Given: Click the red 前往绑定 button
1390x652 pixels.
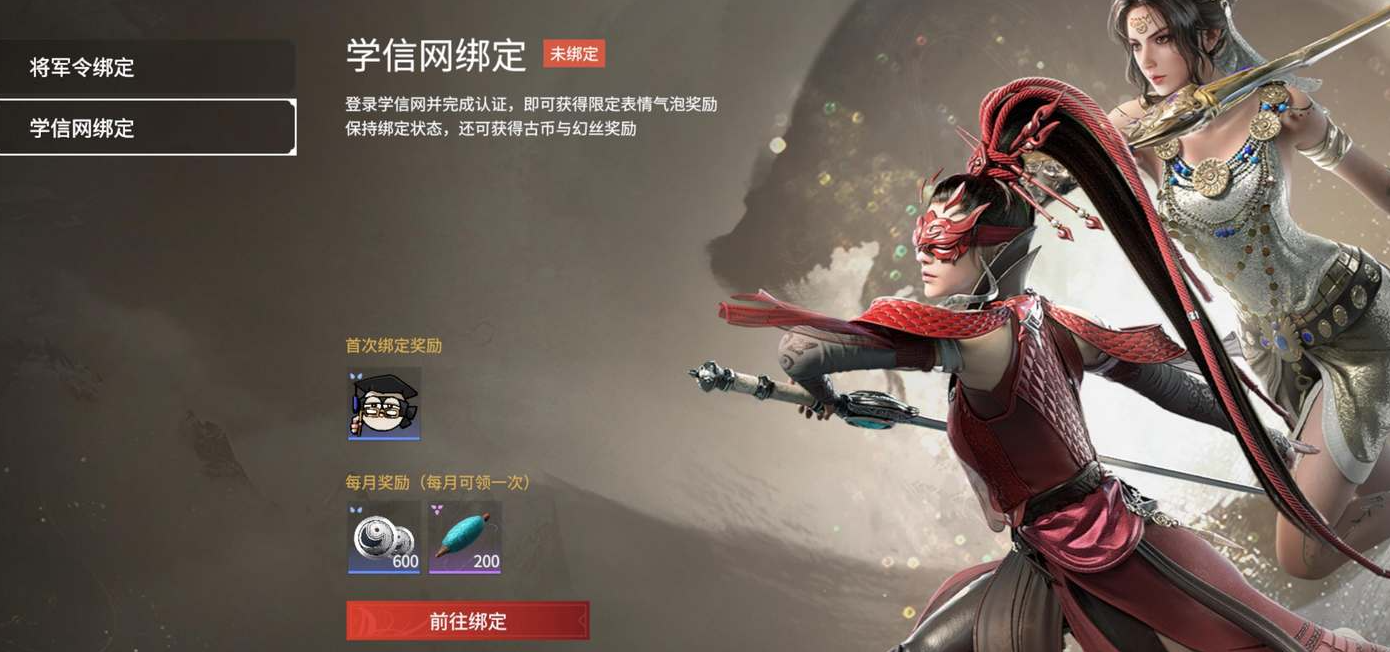Looking at the screenshot, I should pyautogui.click(x=467, y=621).
